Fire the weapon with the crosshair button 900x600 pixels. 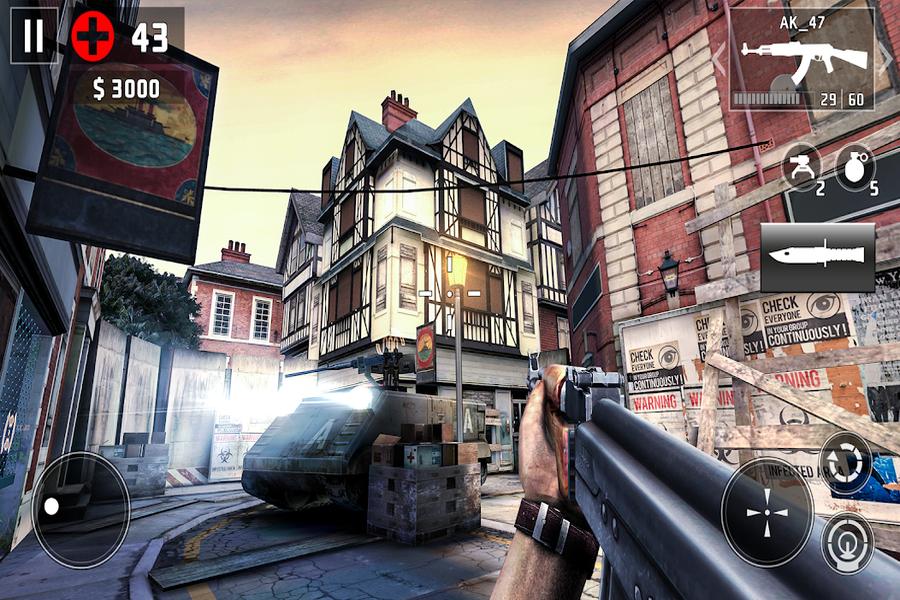click(767, 512)
